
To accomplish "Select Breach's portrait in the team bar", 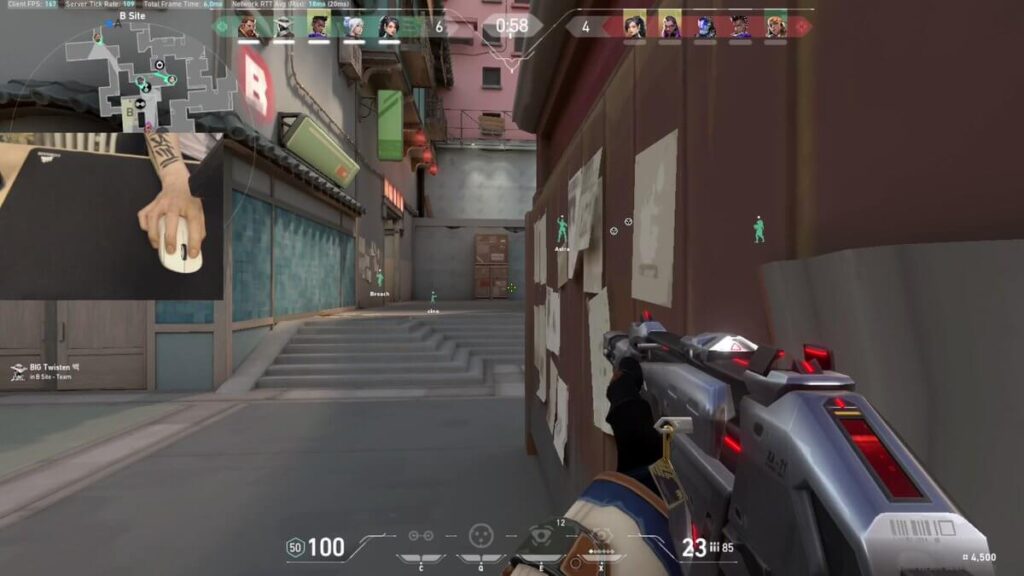I will tap(248, 27).
